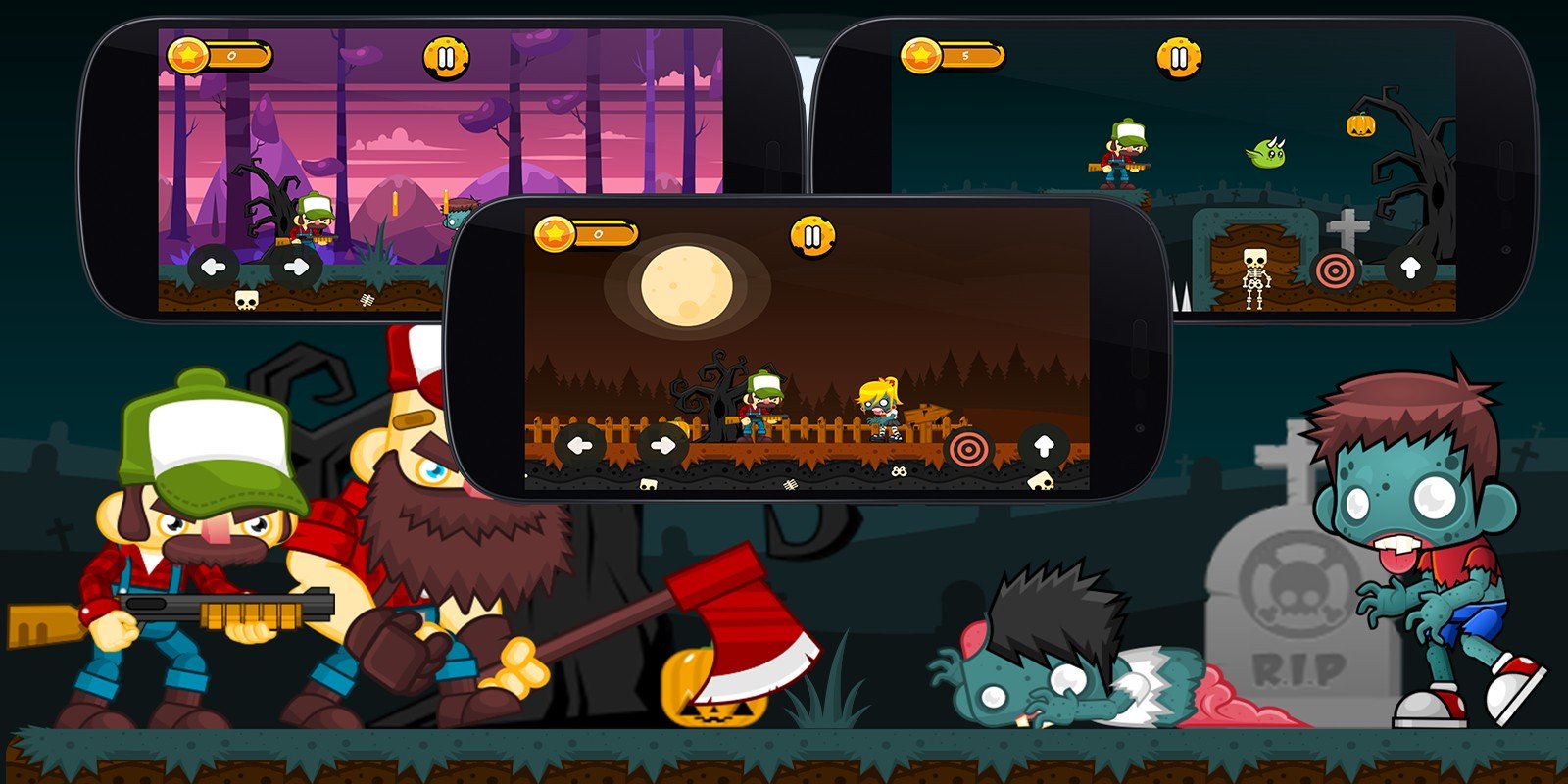Tap the shoot target icon on the right screen
This screenshot has height=784, width=1568.
[1335, 270]
